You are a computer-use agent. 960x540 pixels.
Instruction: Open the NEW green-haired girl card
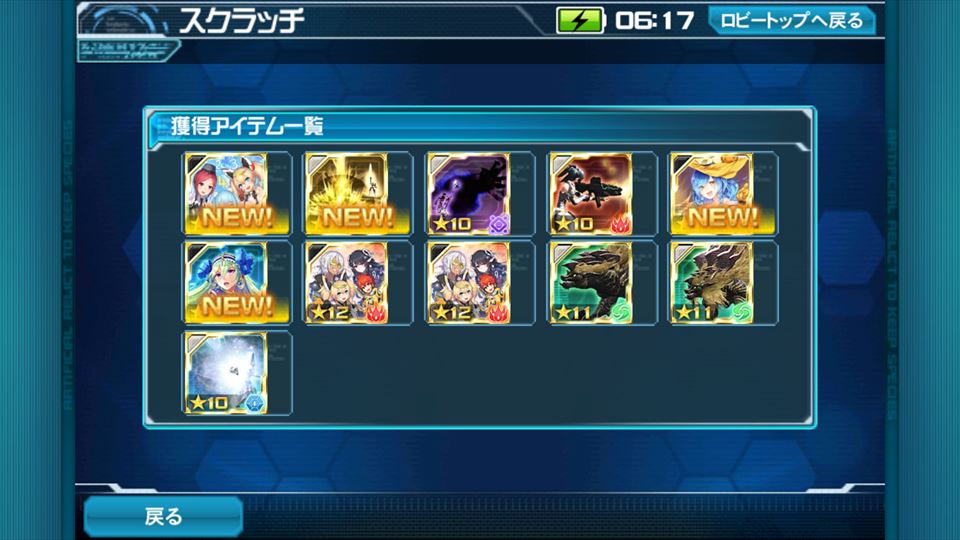tap(224, 282)
